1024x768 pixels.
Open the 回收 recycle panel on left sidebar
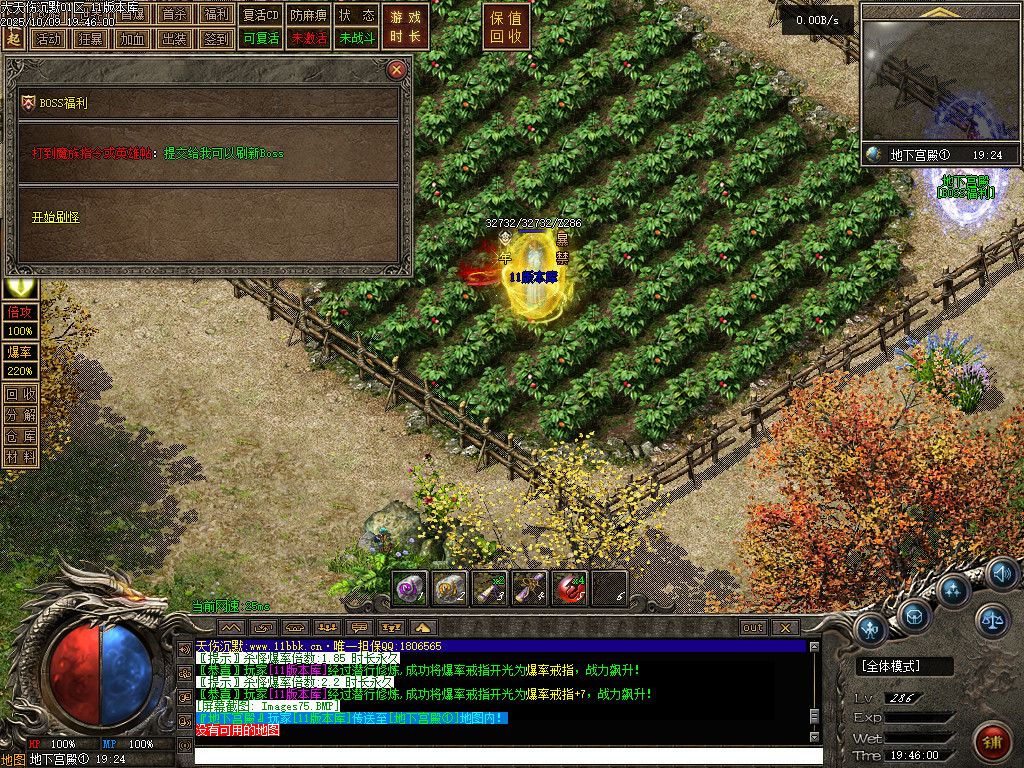(21, 394)
